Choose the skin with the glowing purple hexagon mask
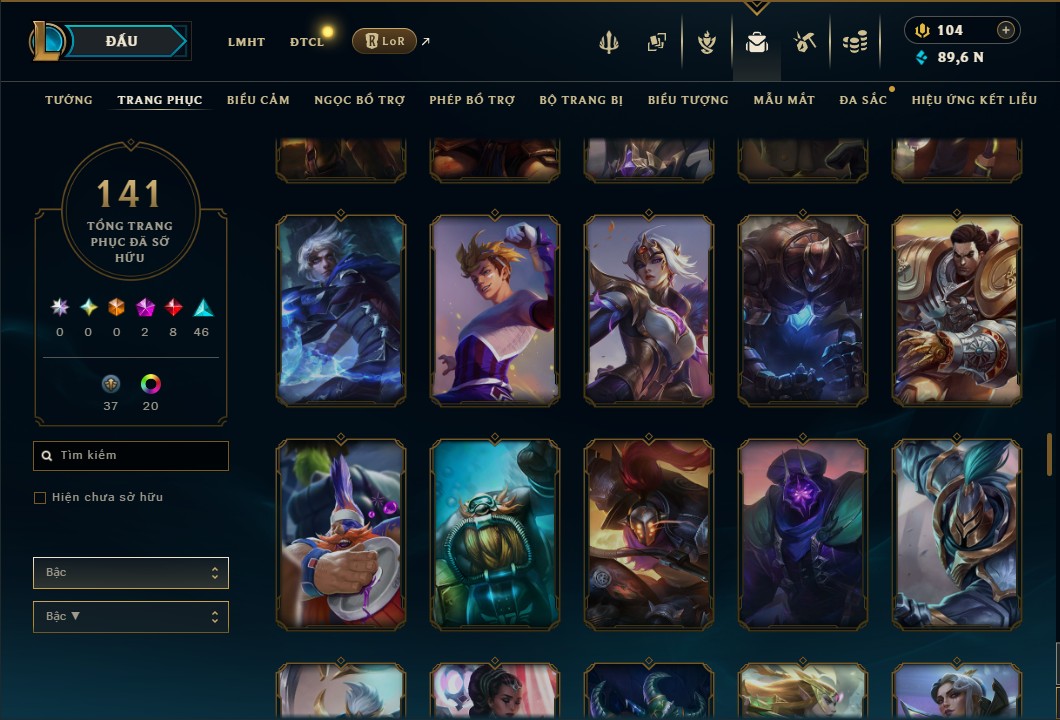The width and height of the screenshot is (1060, 720). point(803,534)
